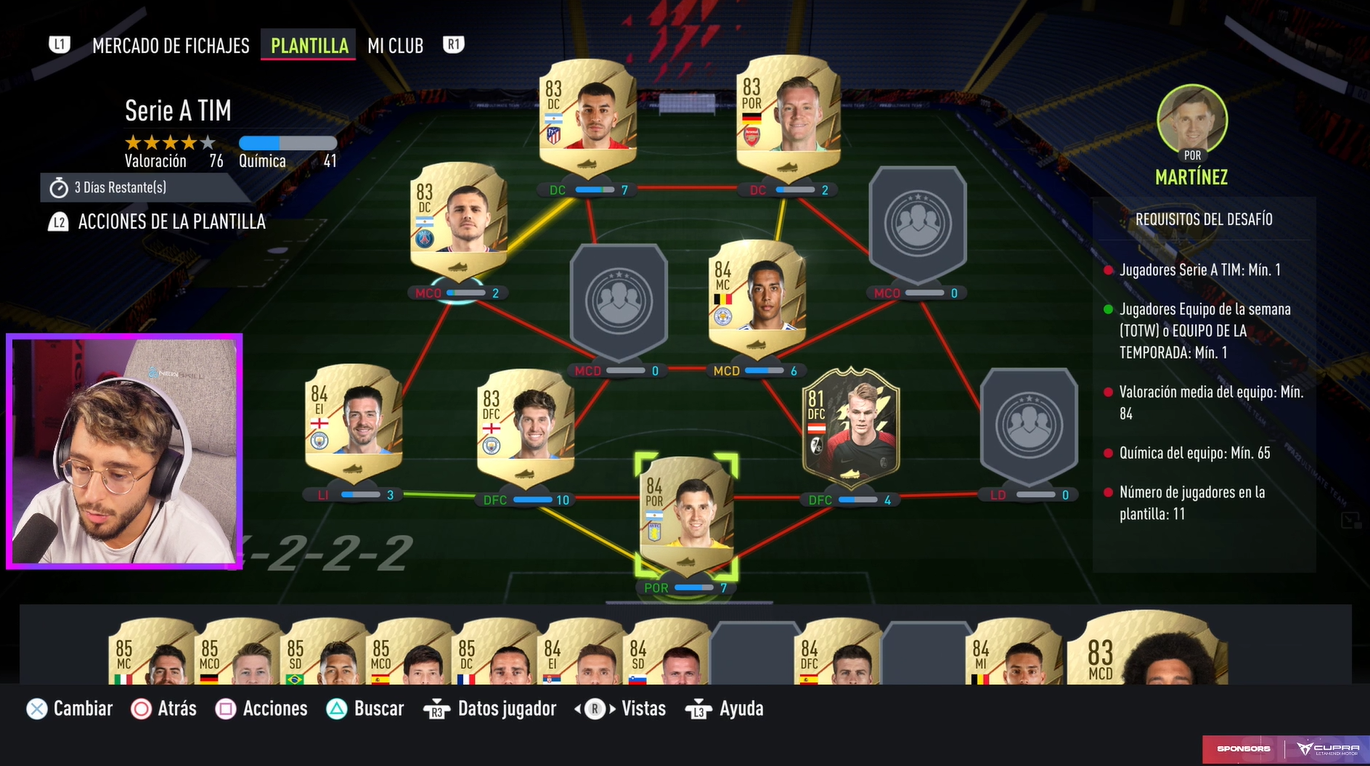Select the 84 MC Leicester midfielder card
Viewport: 1370px width, 766px height.
(x=757, y=297)
